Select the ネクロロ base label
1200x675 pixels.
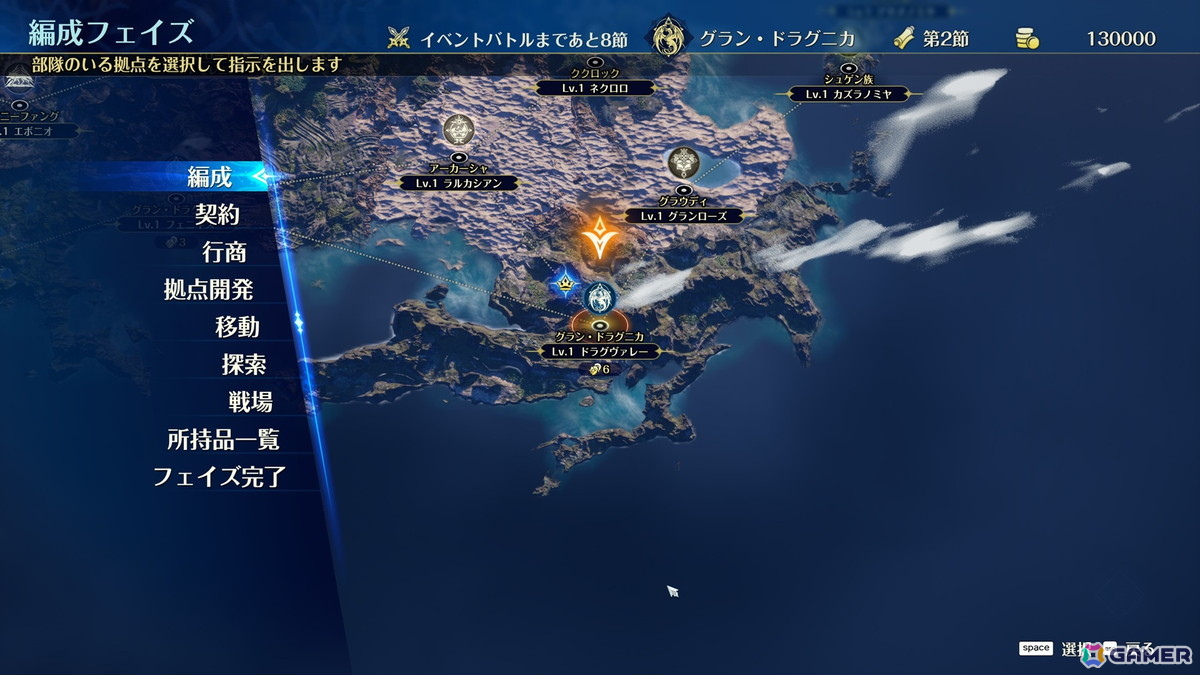595,87
